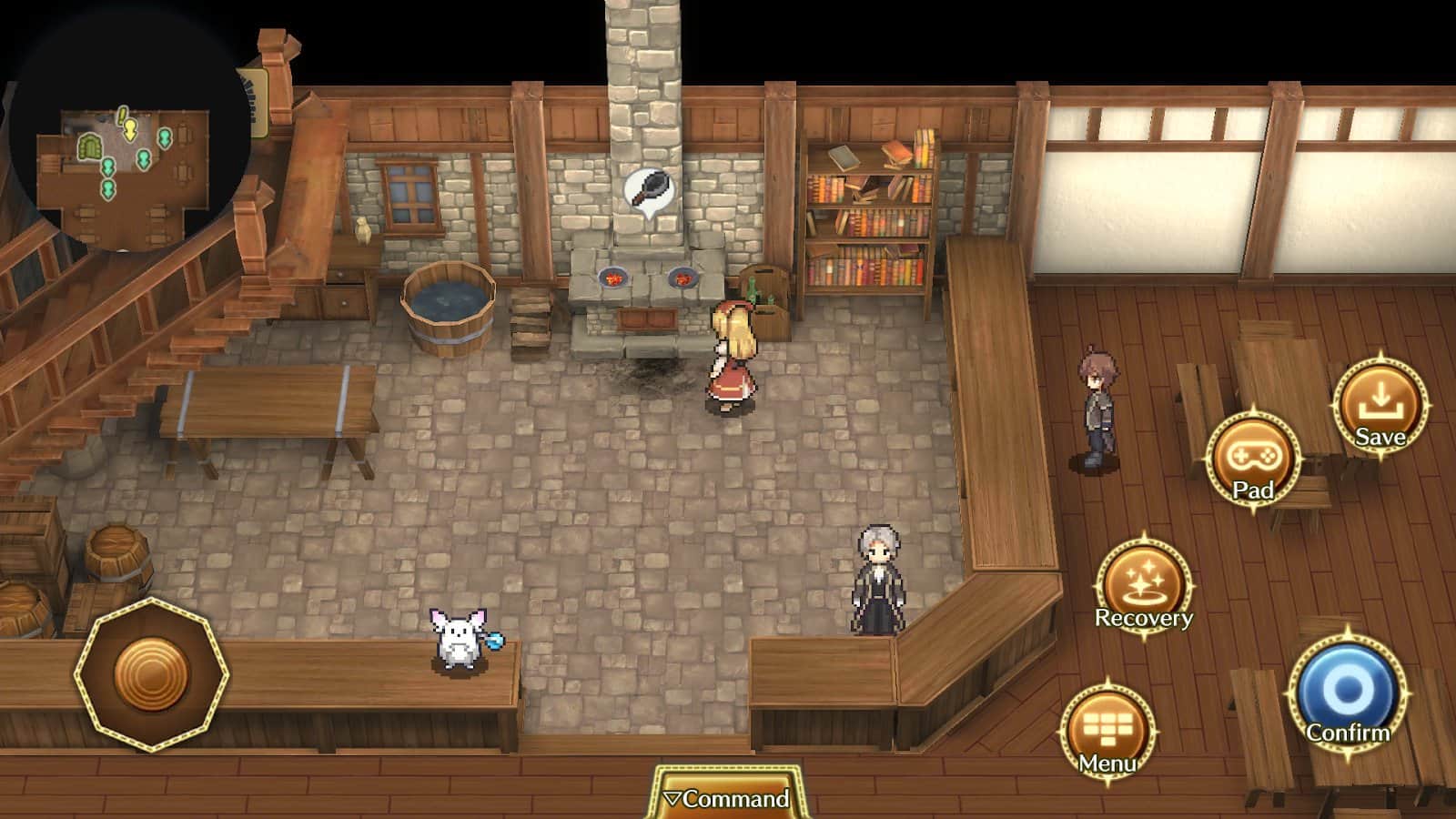Tap the yellow player arrow on the minimap
This screenshot has height=819, width=1456.
pos(132,130)
